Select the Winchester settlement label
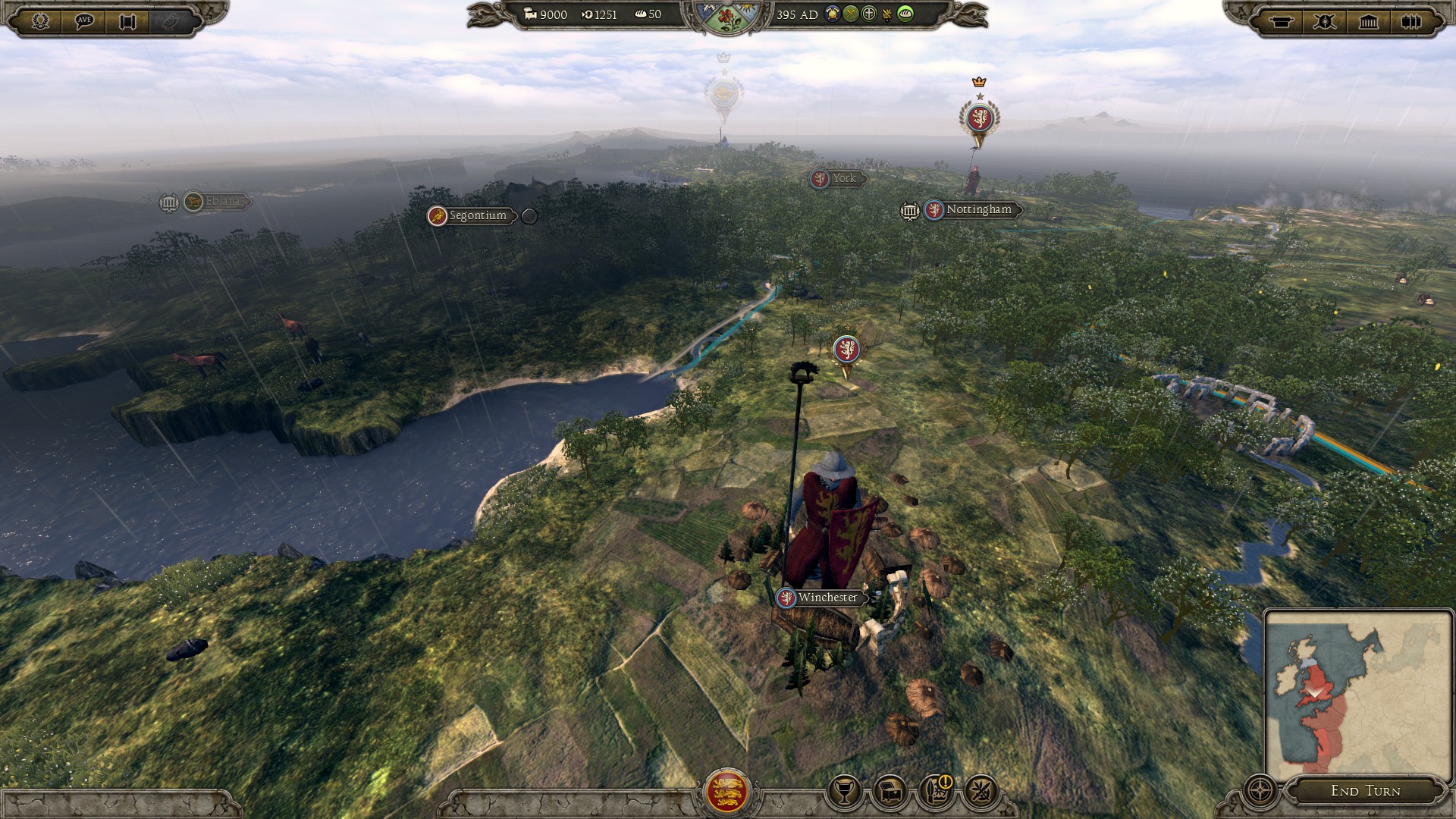 point(827,598)
